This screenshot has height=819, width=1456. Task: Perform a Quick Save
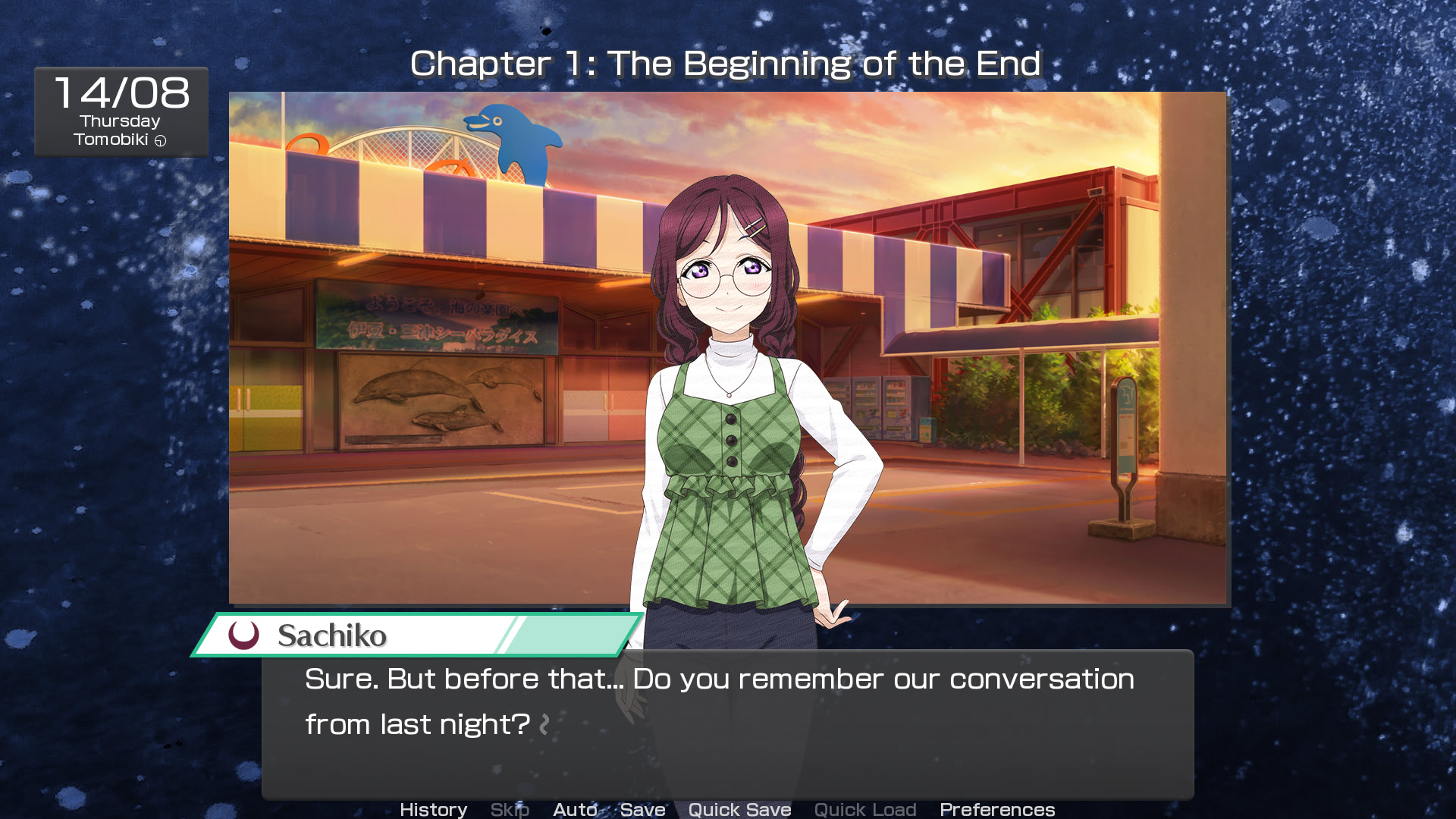(x=739, y=809)
